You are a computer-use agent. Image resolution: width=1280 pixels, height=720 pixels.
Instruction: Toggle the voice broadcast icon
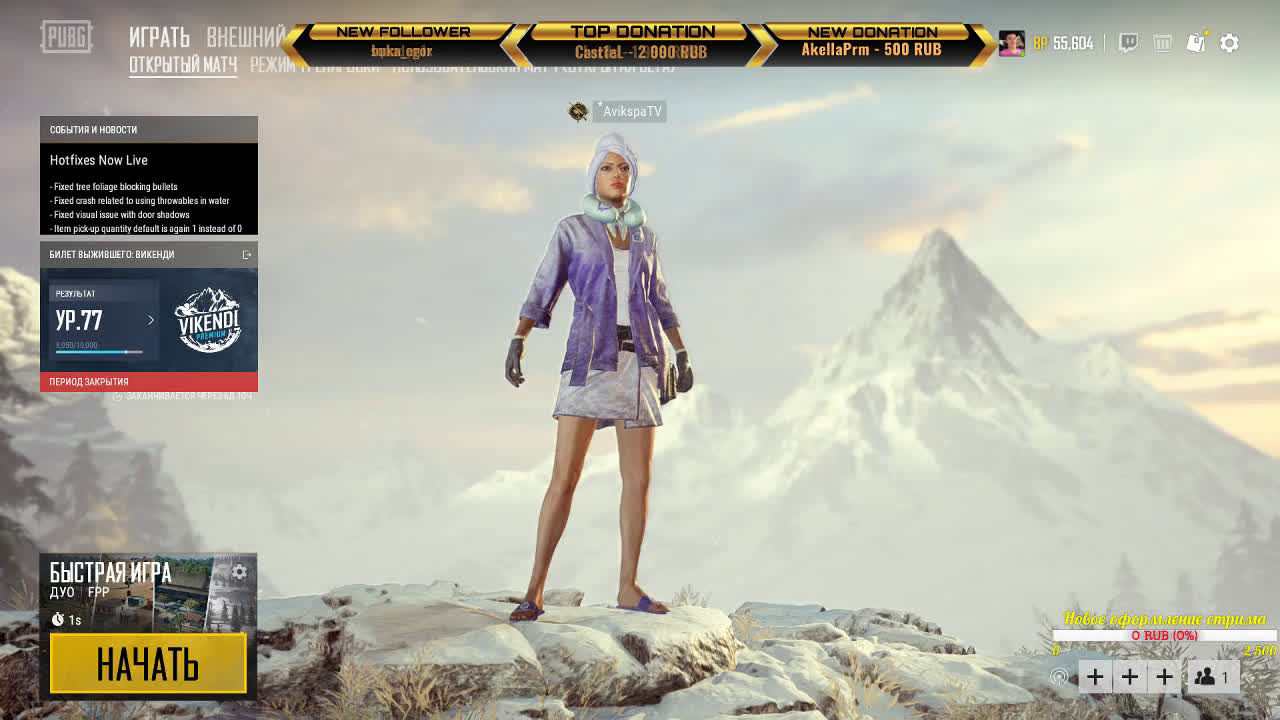[1058, 677]
